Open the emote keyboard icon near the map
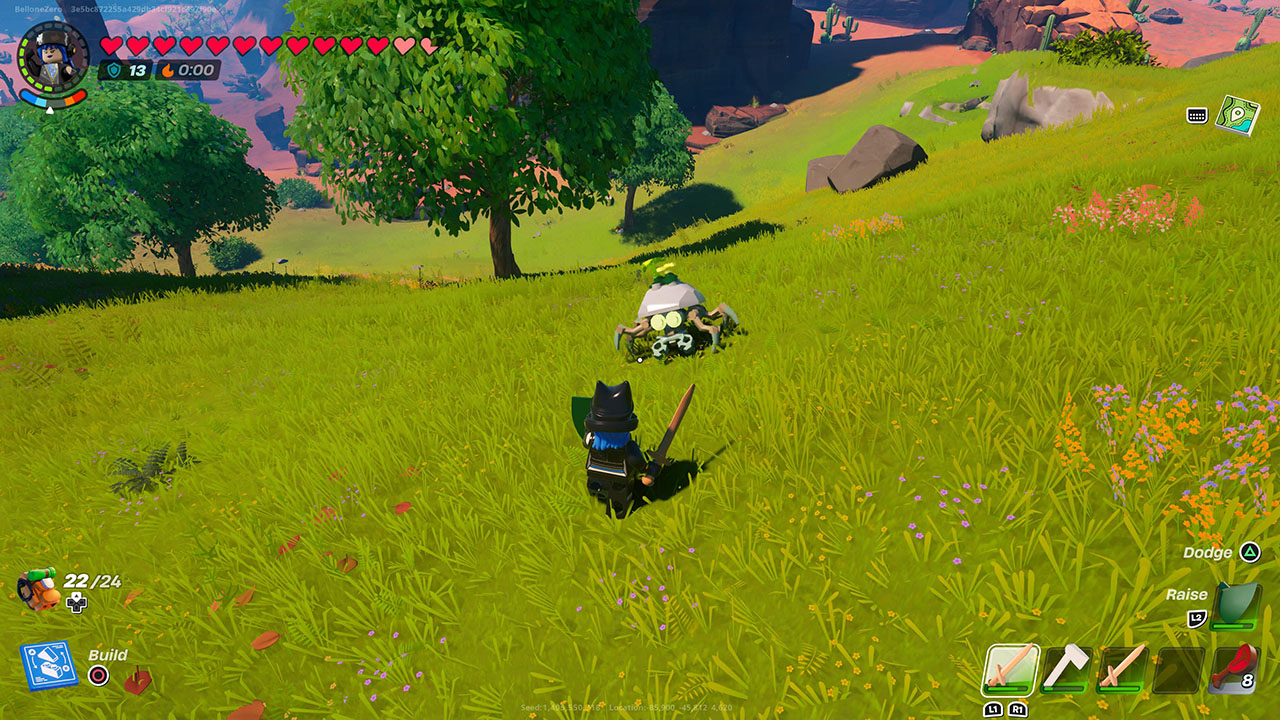This screenshot has height=720, width=1280. click(1196, 114)
